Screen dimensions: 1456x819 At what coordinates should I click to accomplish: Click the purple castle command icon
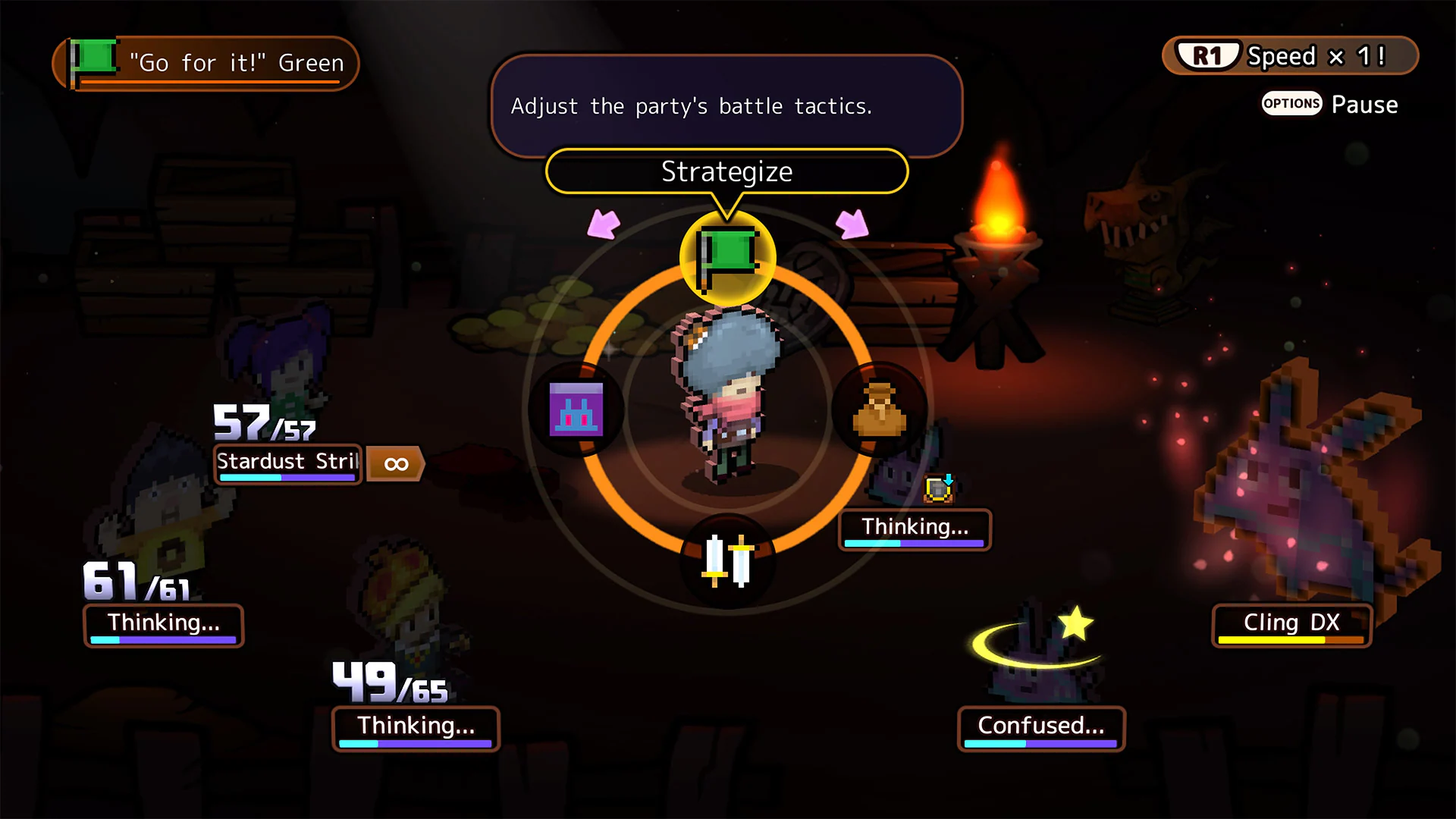[576, 409]
